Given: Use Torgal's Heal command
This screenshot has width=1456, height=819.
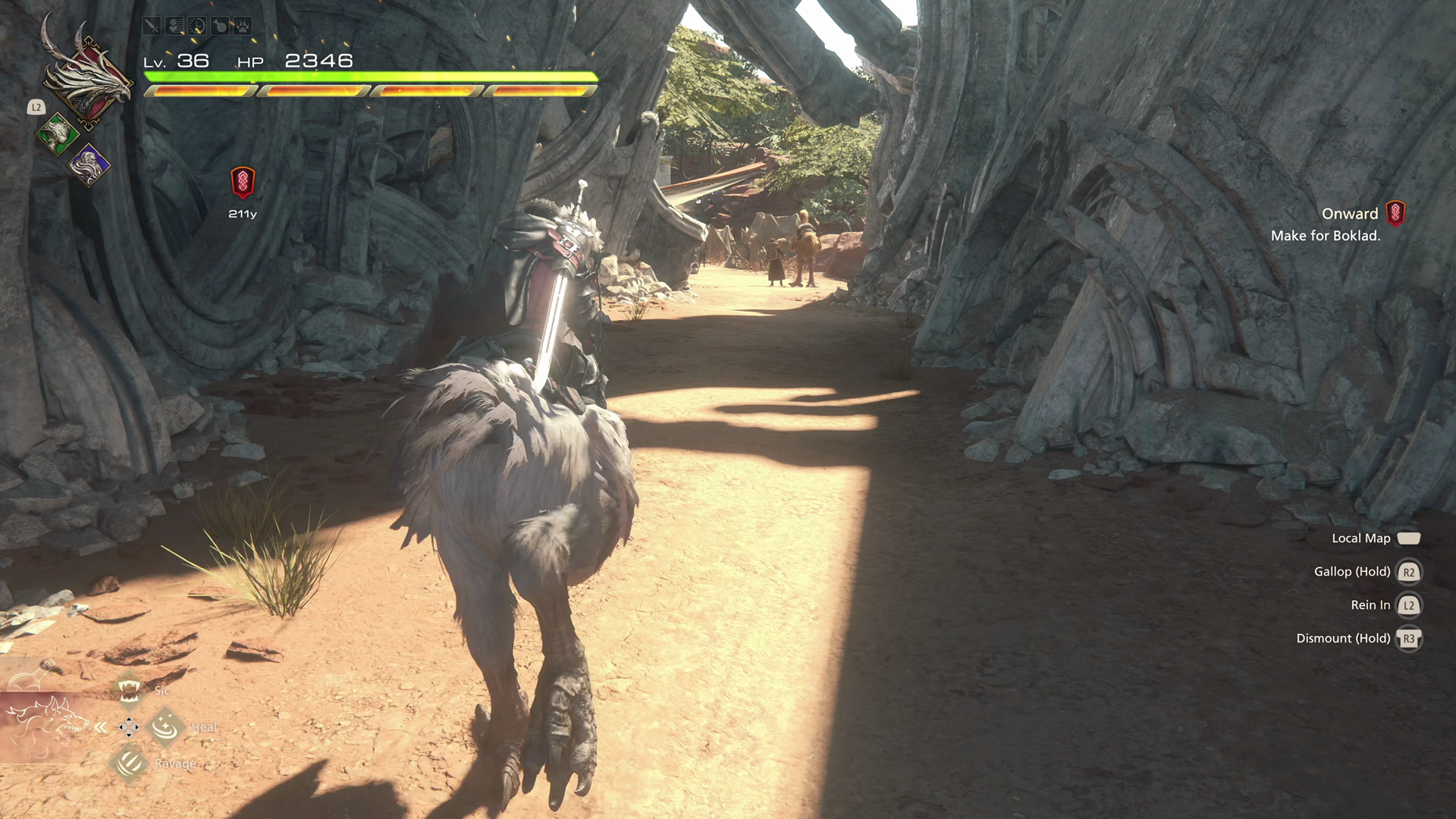Looking at the screenshot, I should point(165,727).
